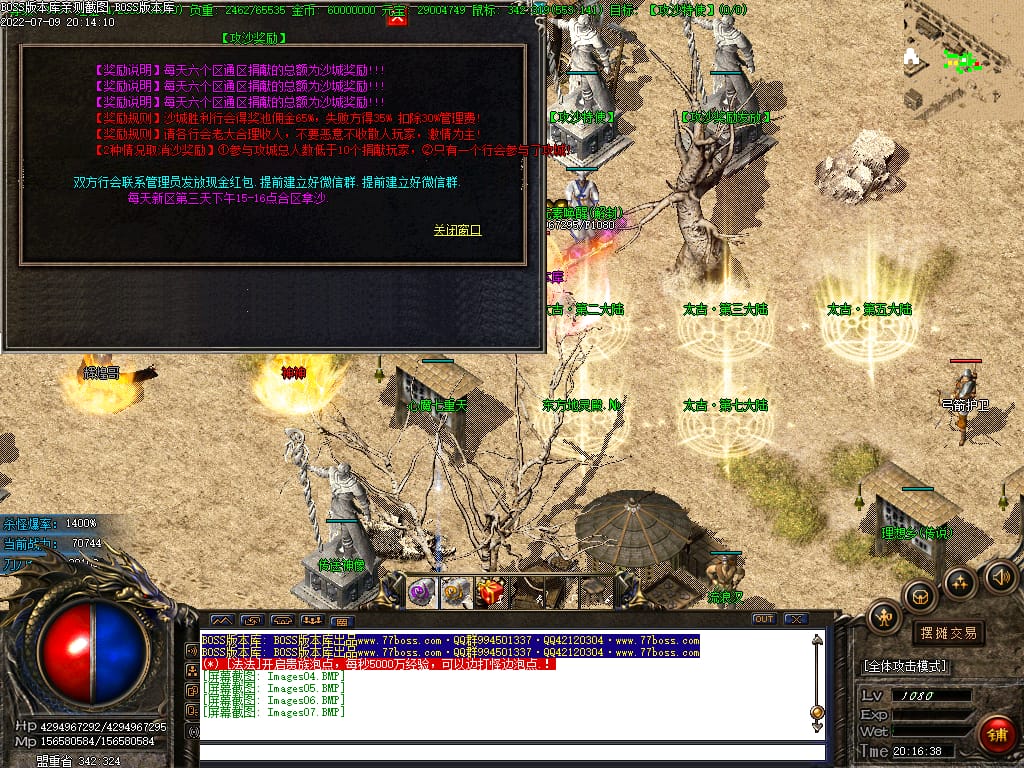Close the dialog with the red X
1024x768 pixels.
397,17
